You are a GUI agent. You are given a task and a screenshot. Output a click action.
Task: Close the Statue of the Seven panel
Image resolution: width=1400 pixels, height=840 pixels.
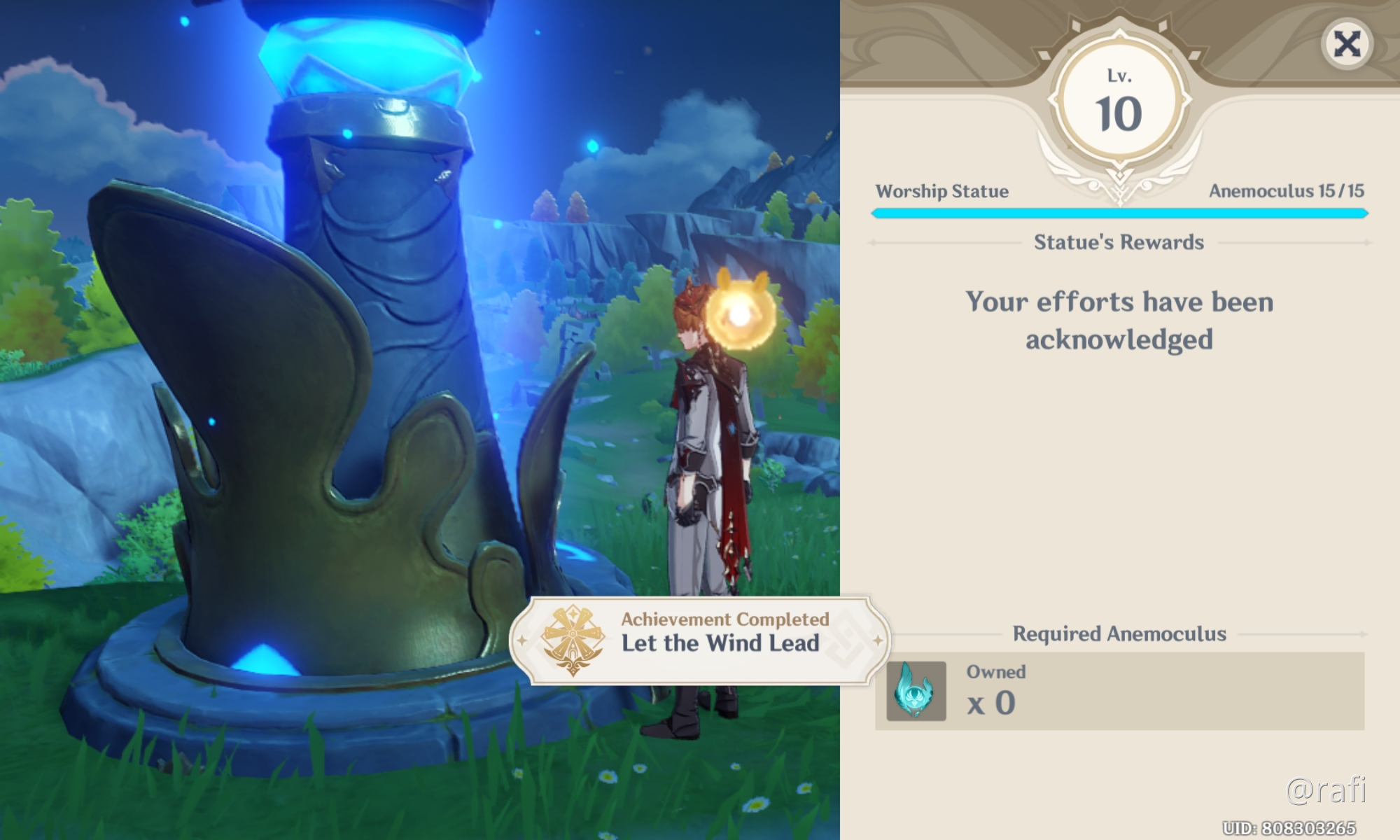[x=1347, y=45]
